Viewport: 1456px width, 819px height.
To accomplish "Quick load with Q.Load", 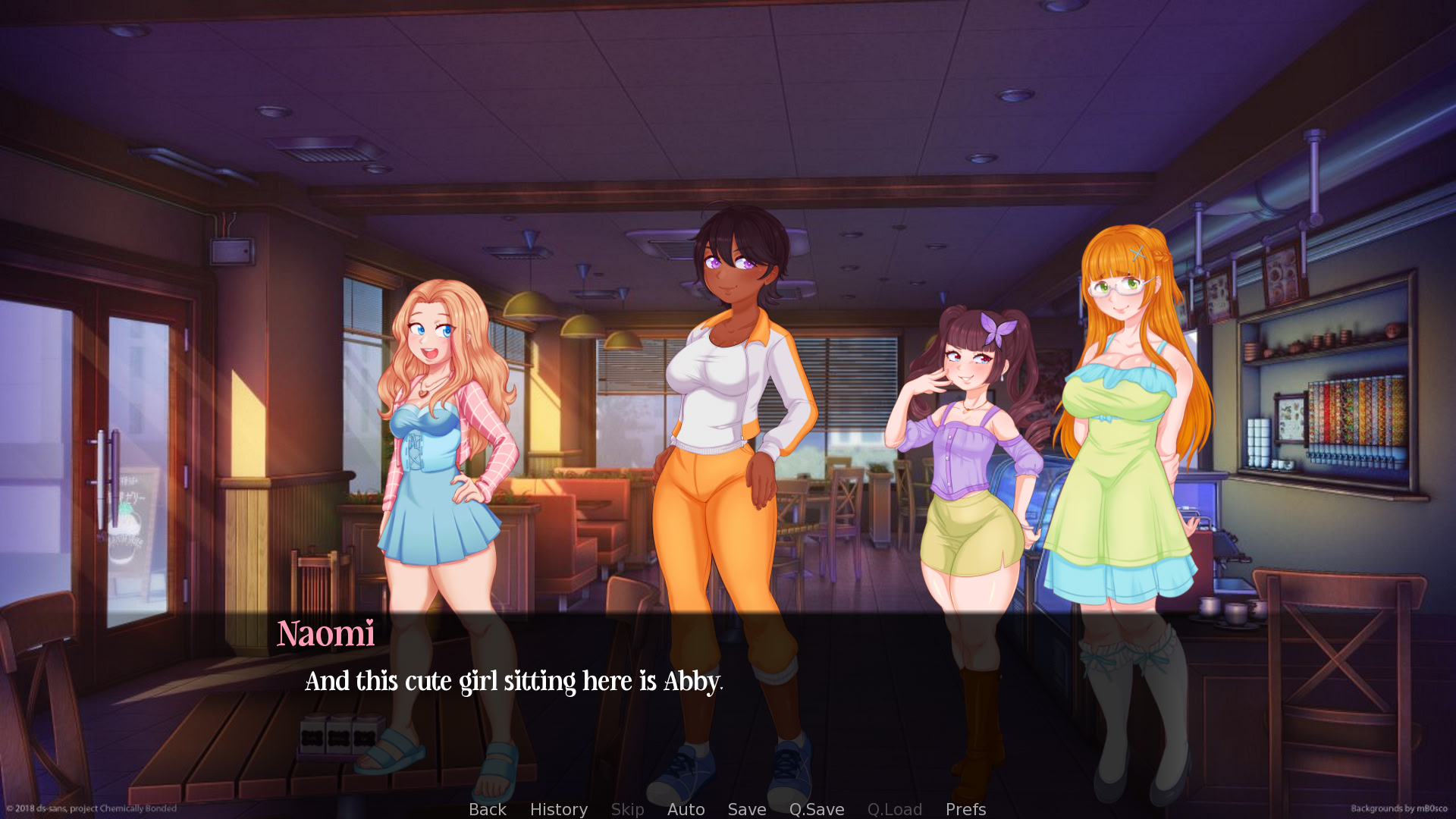I will tap(894, 809).
